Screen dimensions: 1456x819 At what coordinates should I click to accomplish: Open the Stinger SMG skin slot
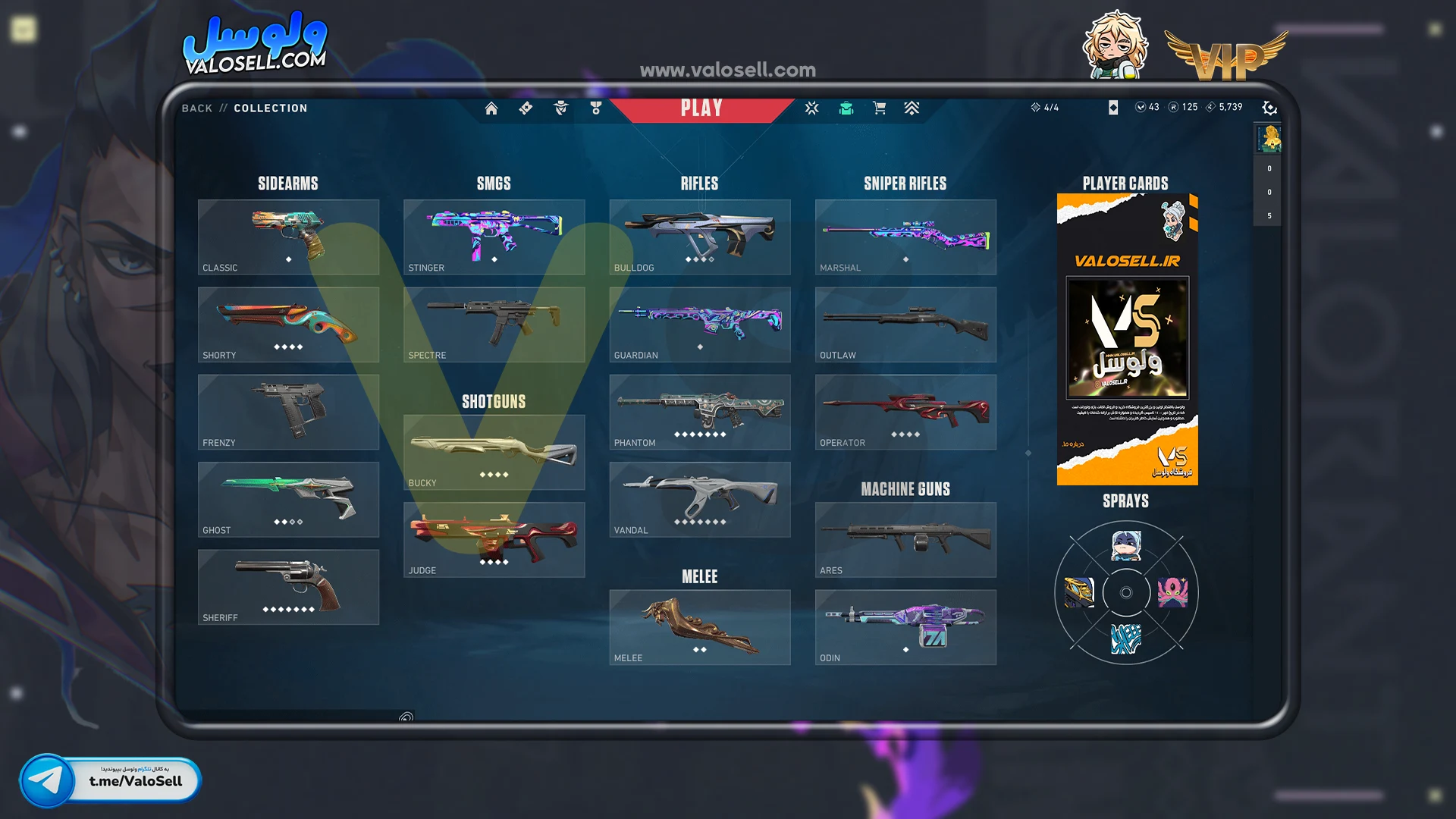[x=494, y=237]
